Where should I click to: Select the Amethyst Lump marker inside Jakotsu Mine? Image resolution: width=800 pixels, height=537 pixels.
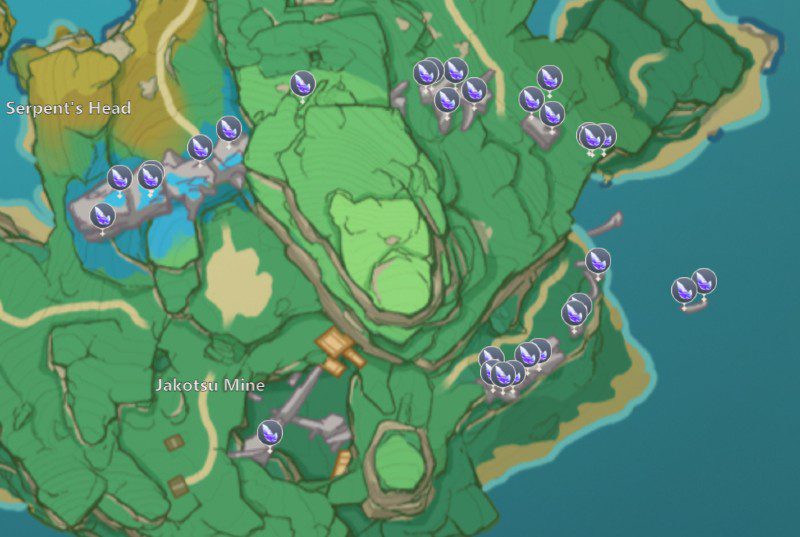click(x=269, y=433)
